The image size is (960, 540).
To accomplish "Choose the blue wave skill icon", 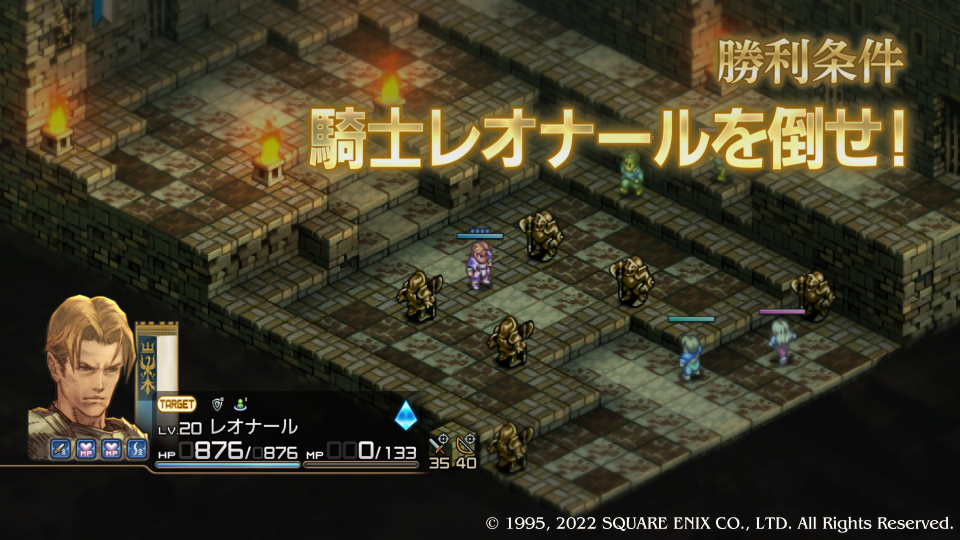I will coord(138,450).
